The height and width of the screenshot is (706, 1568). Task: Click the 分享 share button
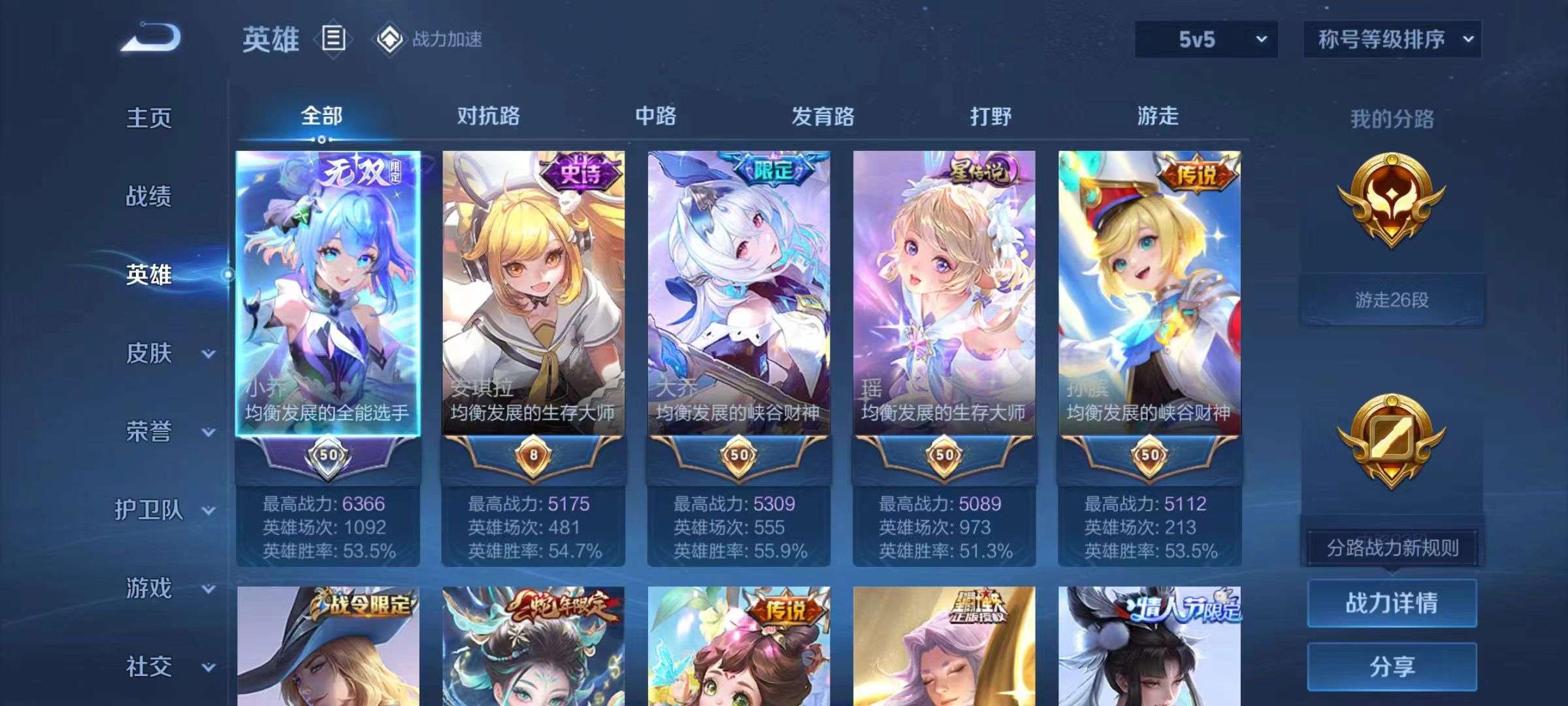(1392, 666)
